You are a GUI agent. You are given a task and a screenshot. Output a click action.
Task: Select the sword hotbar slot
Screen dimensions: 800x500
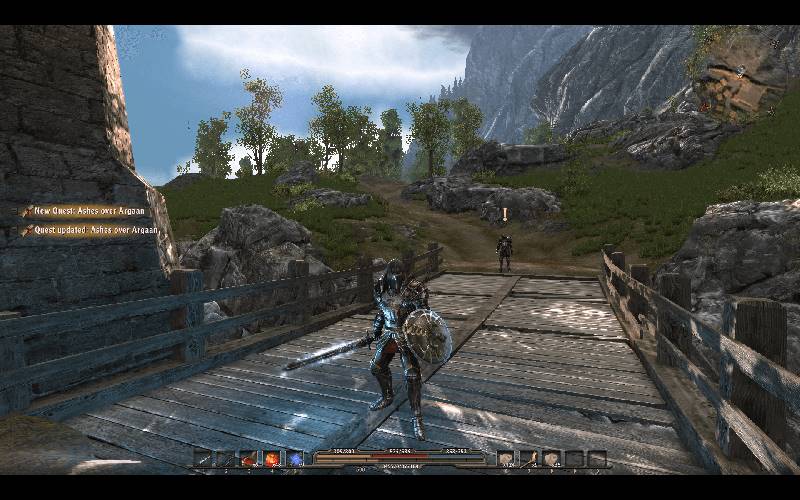[x=203, y=459]
